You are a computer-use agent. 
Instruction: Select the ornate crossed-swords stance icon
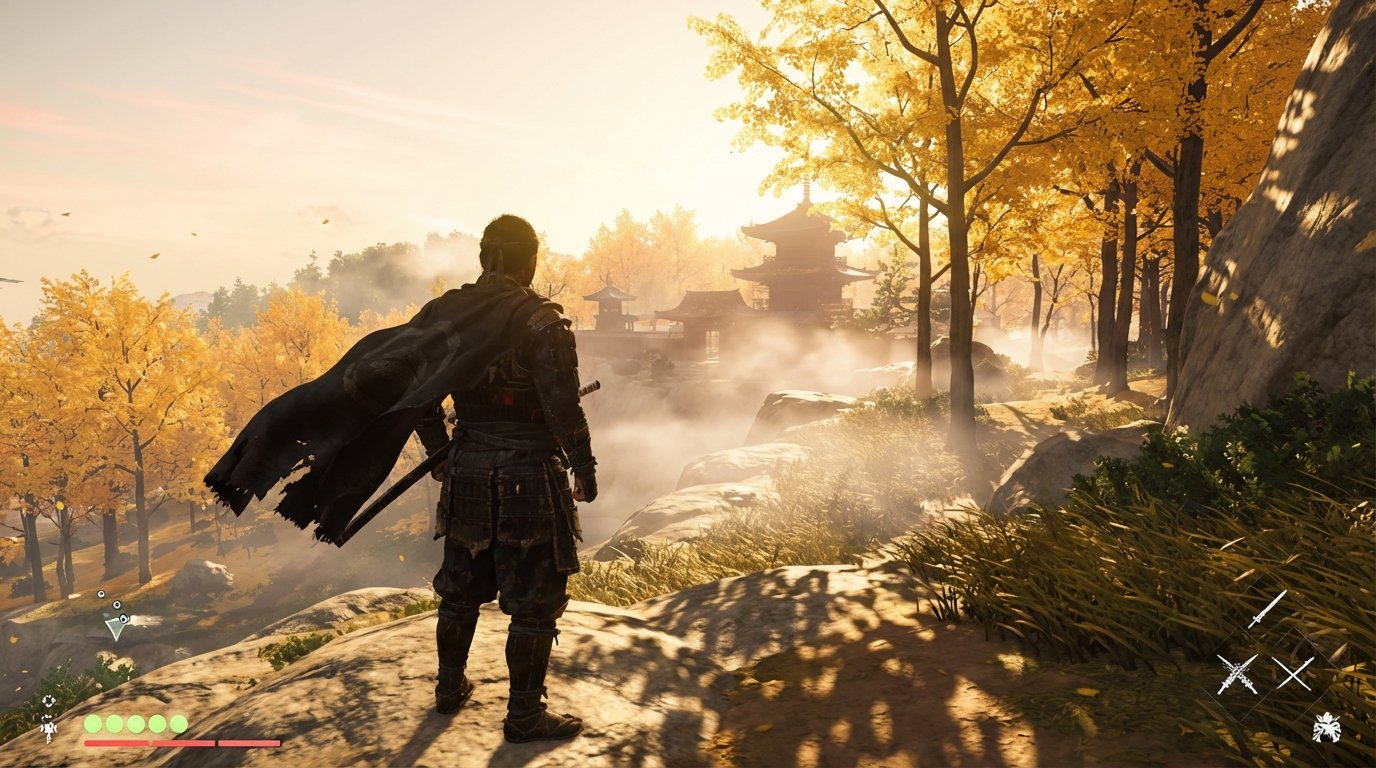point(1237,675)
